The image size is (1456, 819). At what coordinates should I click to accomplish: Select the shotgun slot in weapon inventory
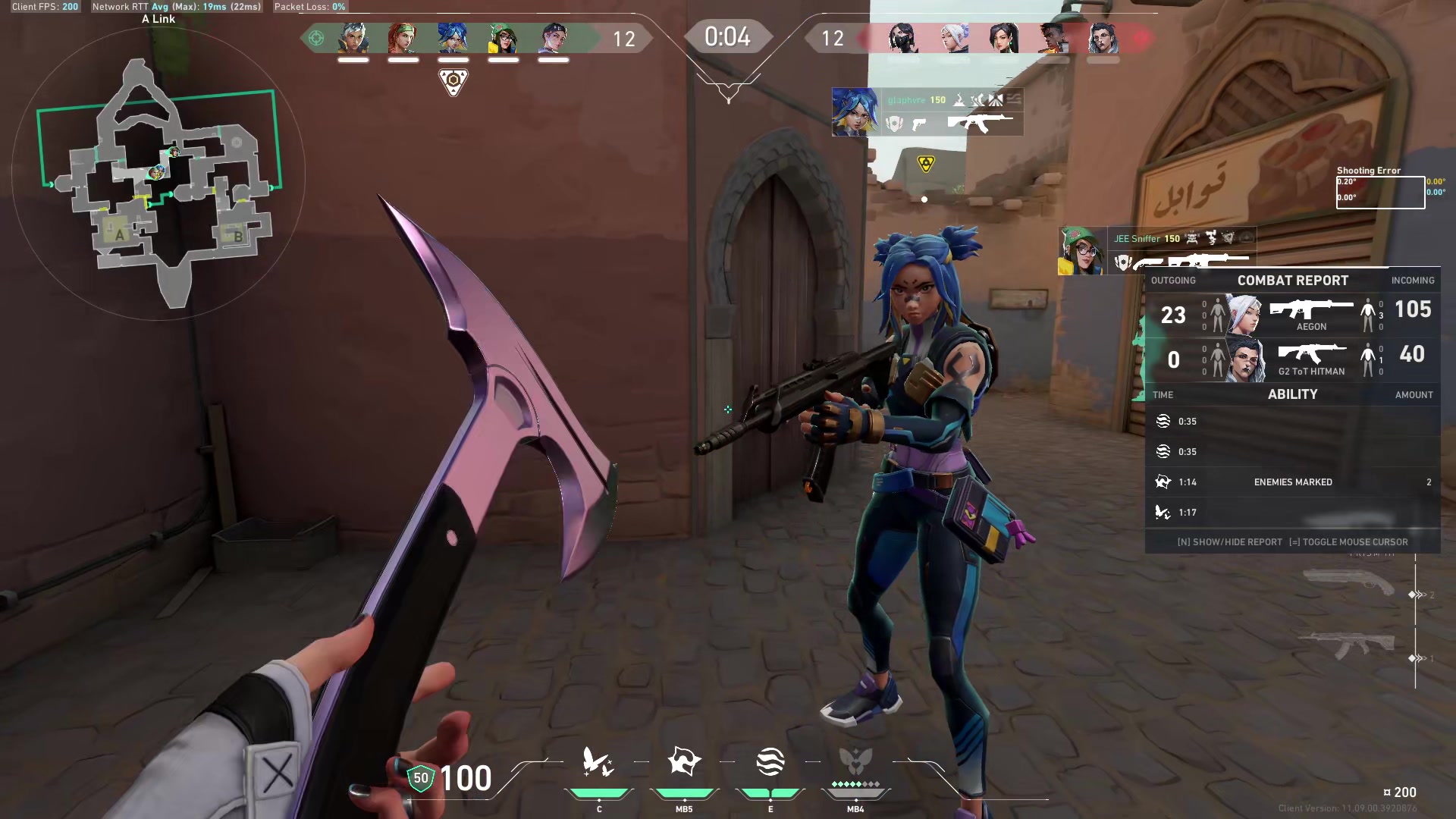coord(1348,583)
